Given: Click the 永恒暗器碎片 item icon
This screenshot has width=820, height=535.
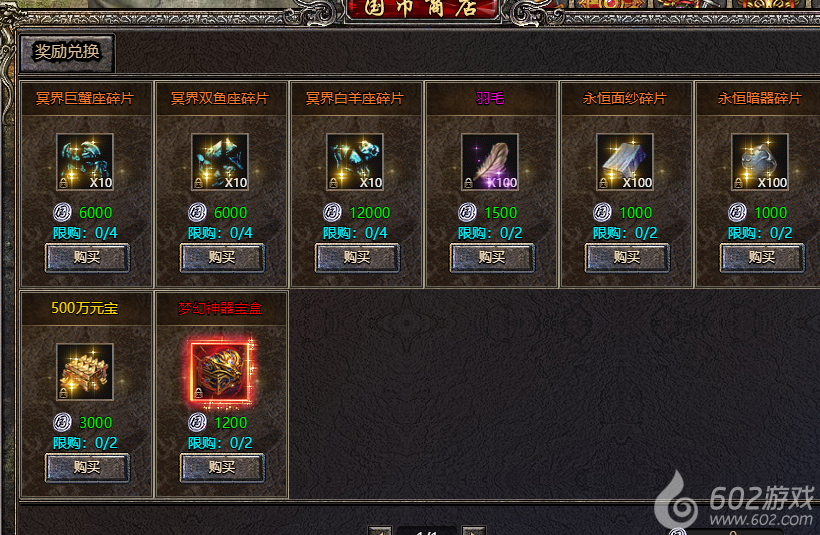Looking at the screenshot, I should [760, 162].
